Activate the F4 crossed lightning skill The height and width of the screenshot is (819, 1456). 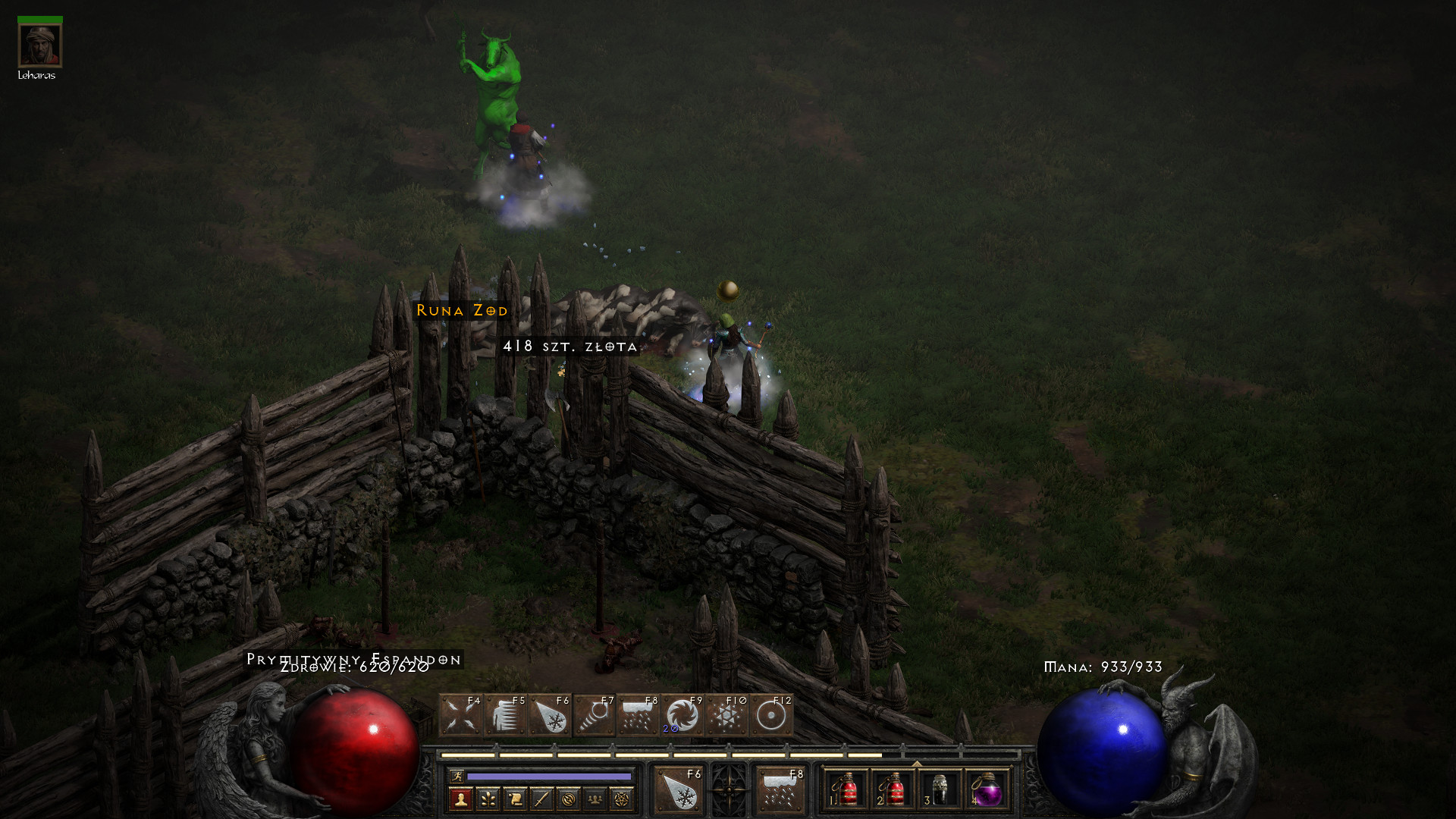click(460, 715)
